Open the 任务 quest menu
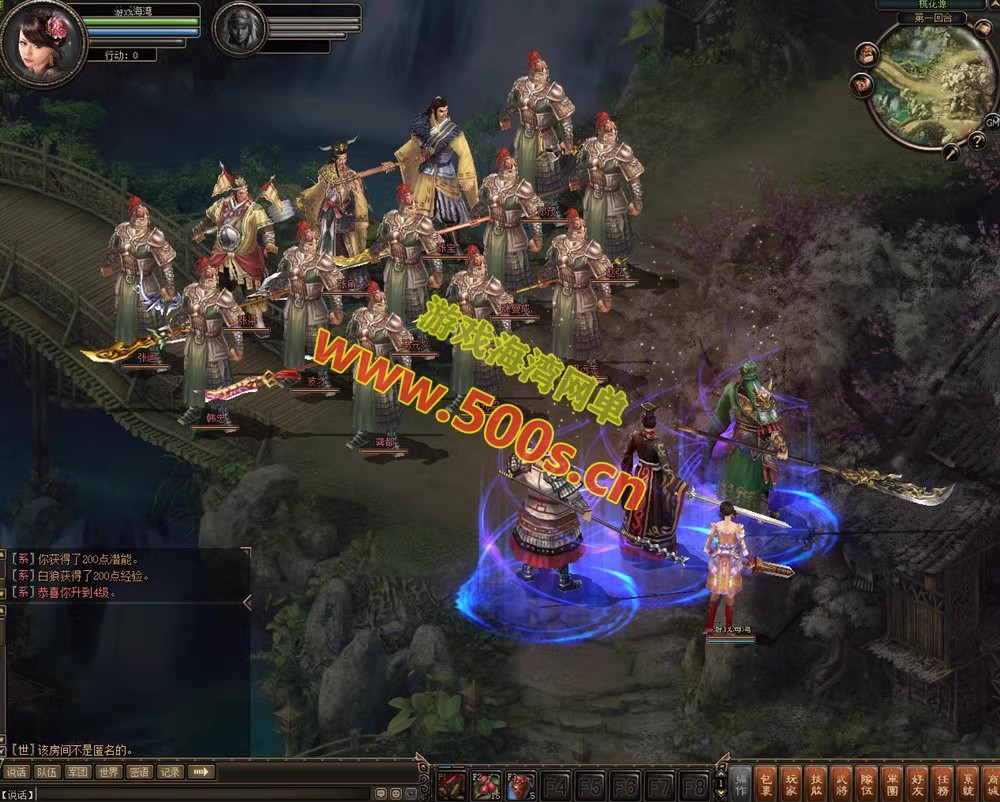The image size is (1000, 802). click(x=942, y=782)
